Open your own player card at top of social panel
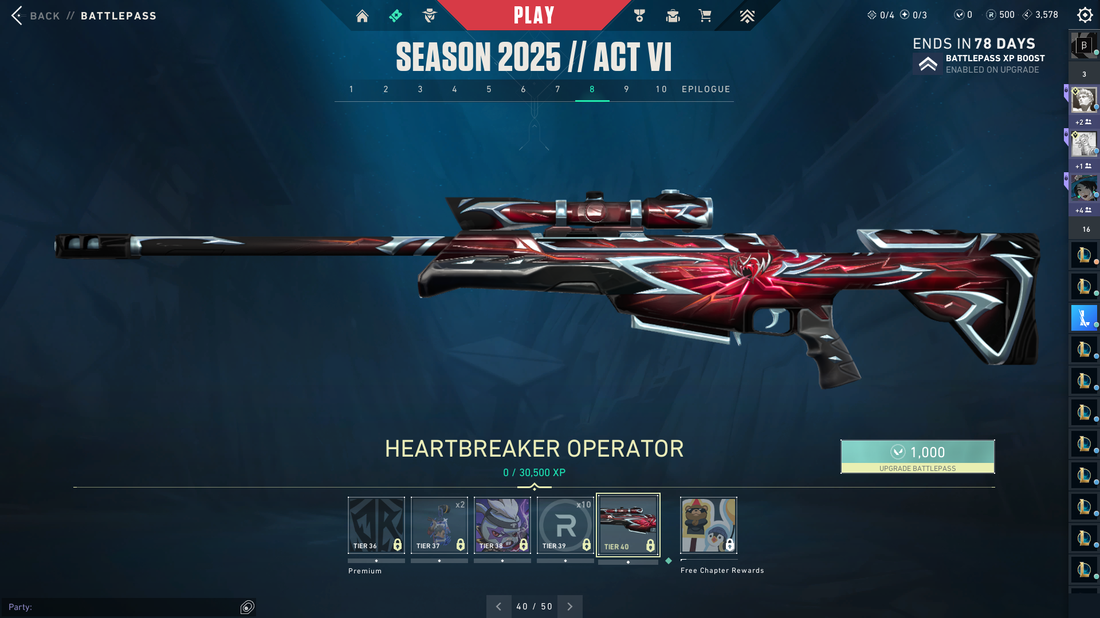Image resolution: width=1100 pixels, height=618 pixels. [1085, 45]
